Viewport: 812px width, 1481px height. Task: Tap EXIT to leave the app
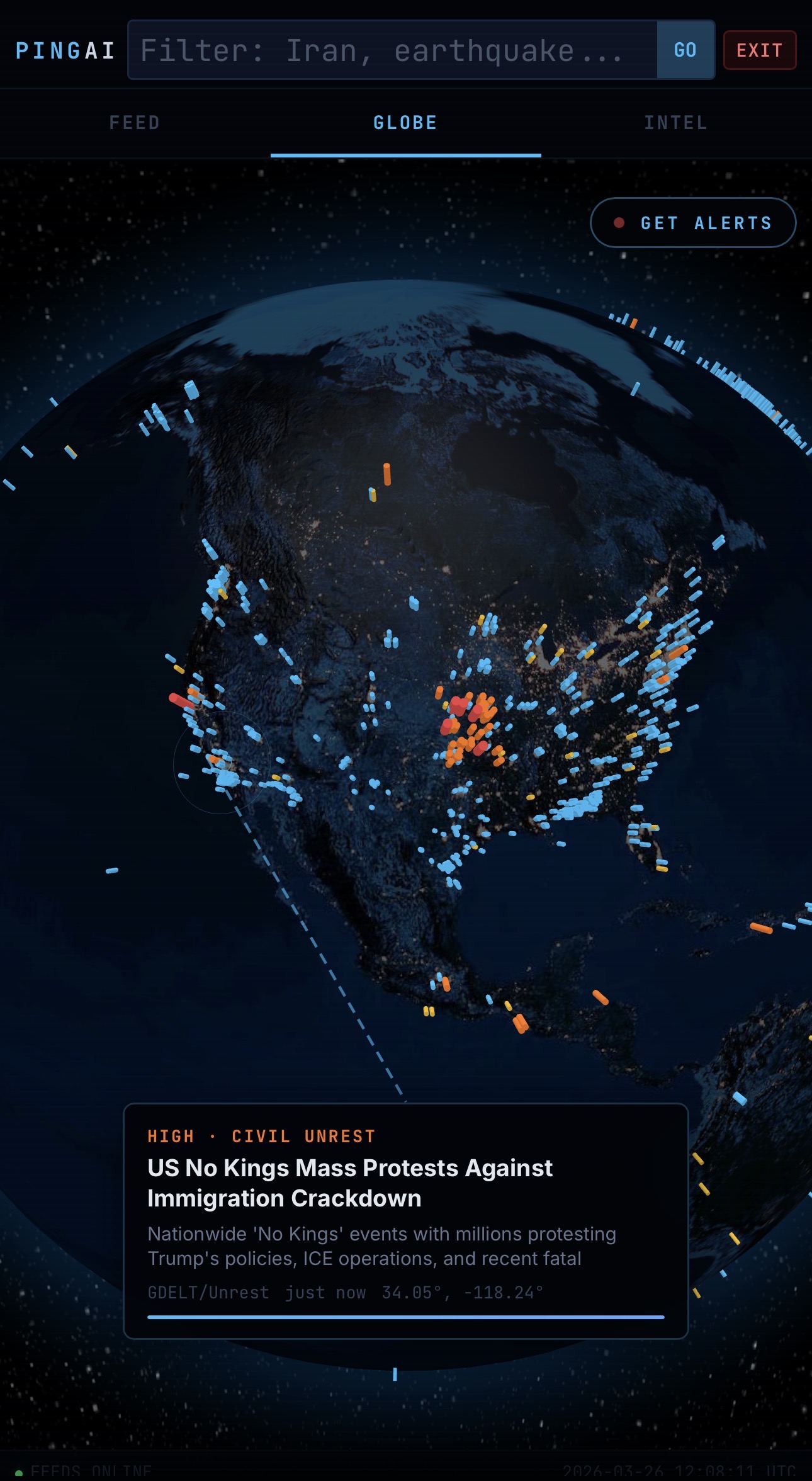coord(759,50)
